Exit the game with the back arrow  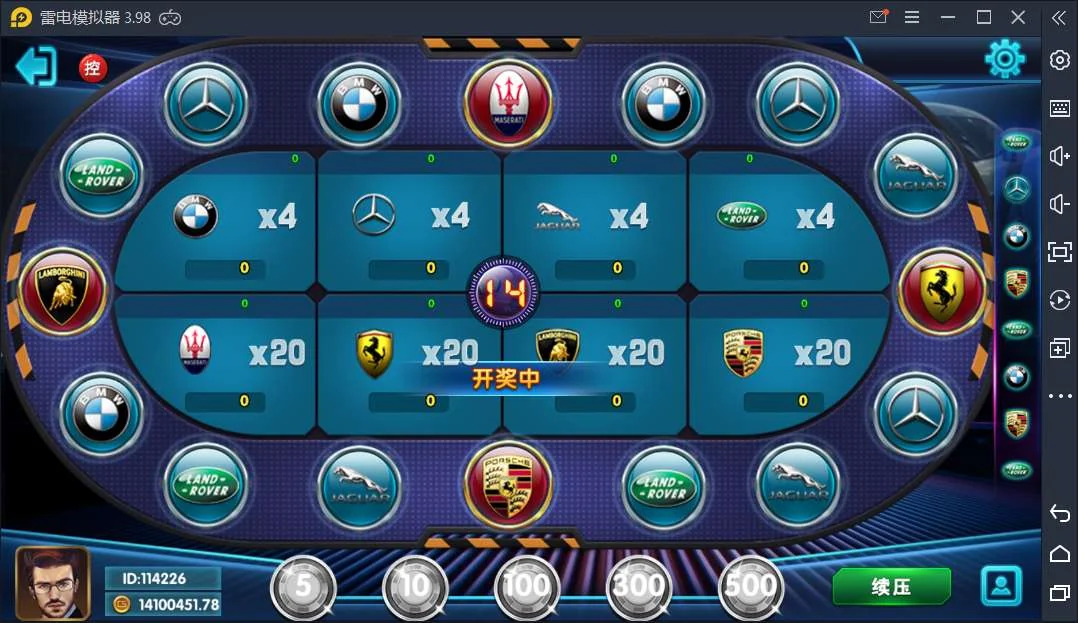click(36, 66)
